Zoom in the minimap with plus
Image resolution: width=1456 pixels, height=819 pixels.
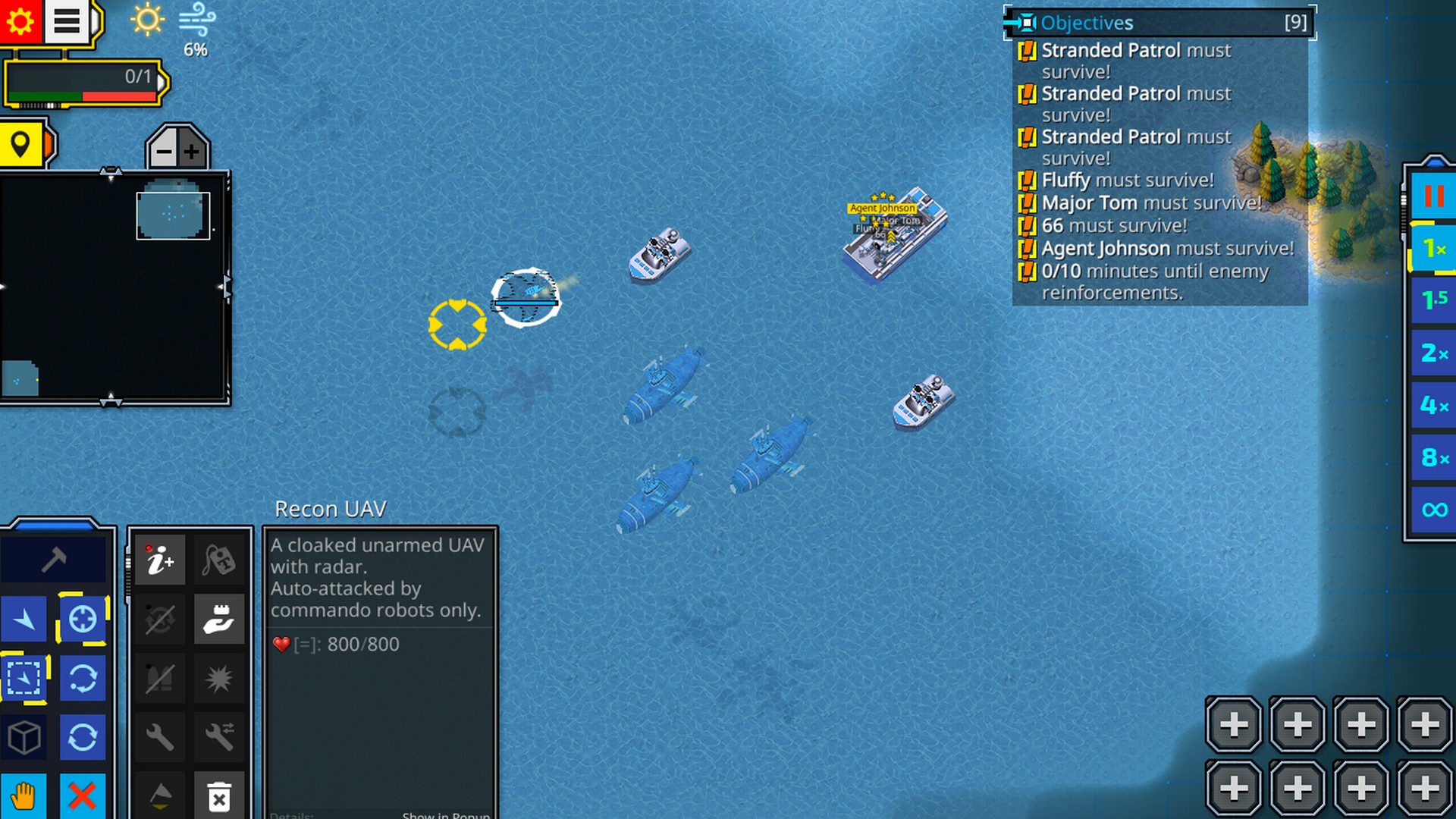[x=192, y=152]
